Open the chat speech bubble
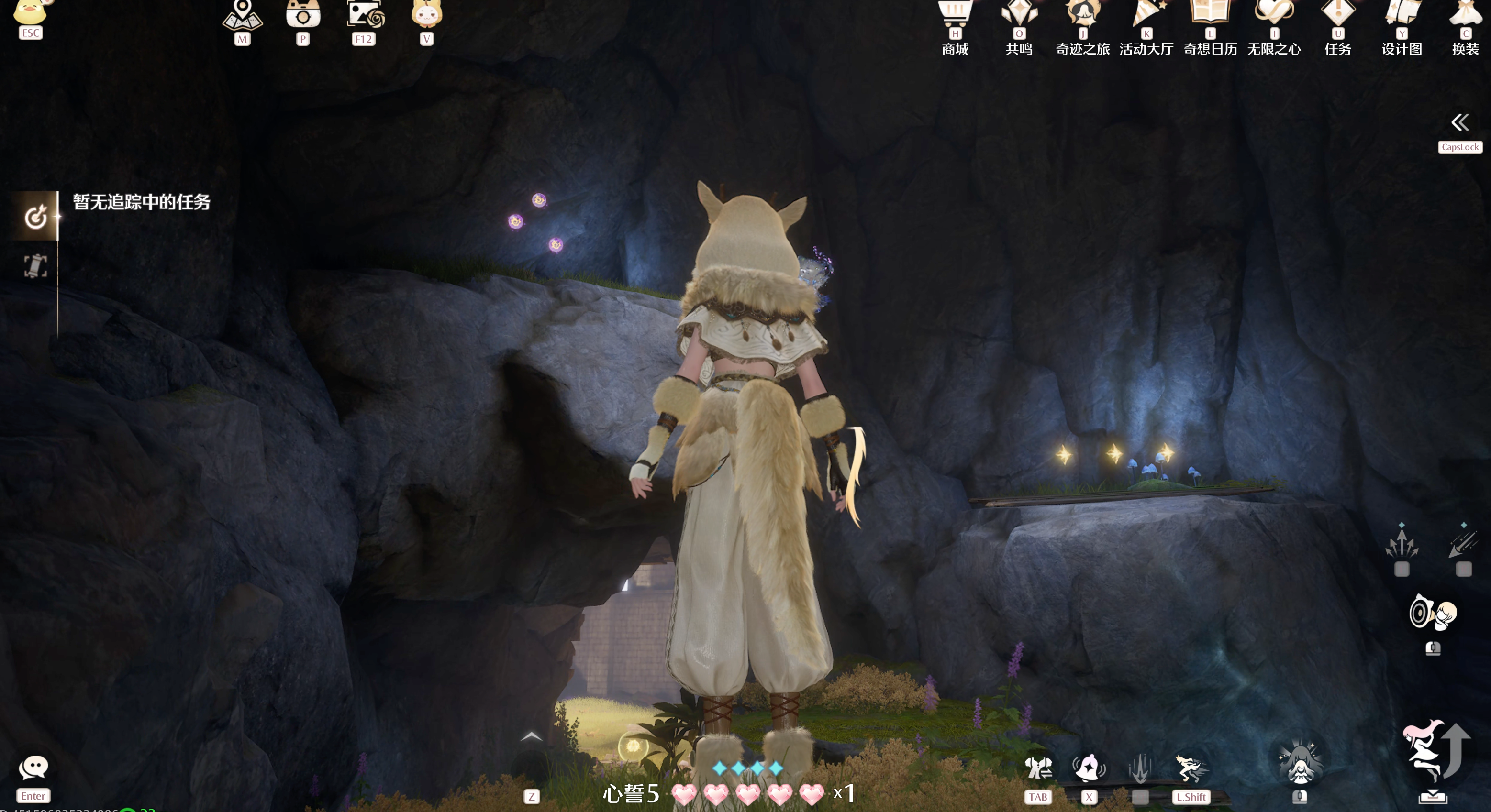Viewport: 1491px width, 812px height. [33, 768]
